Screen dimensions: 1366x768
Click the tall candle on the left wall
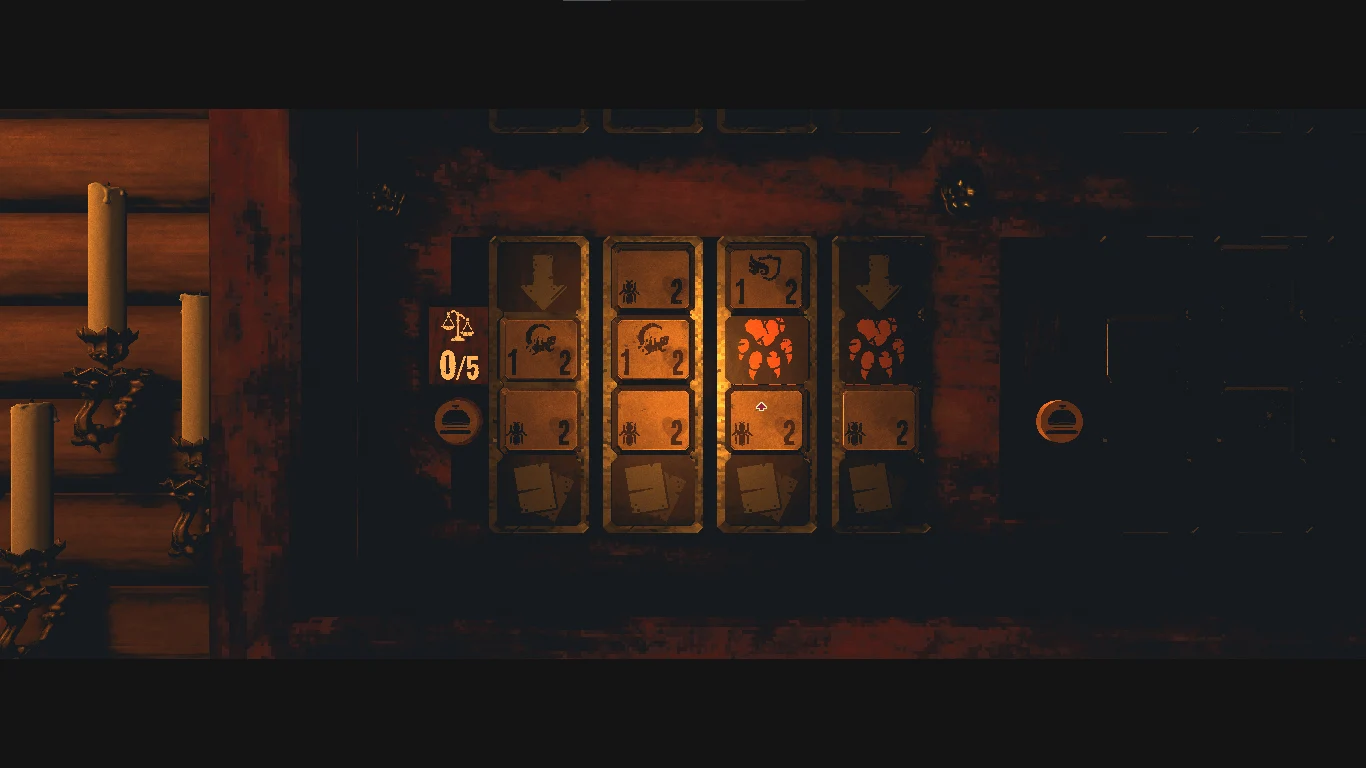[104, 255]
